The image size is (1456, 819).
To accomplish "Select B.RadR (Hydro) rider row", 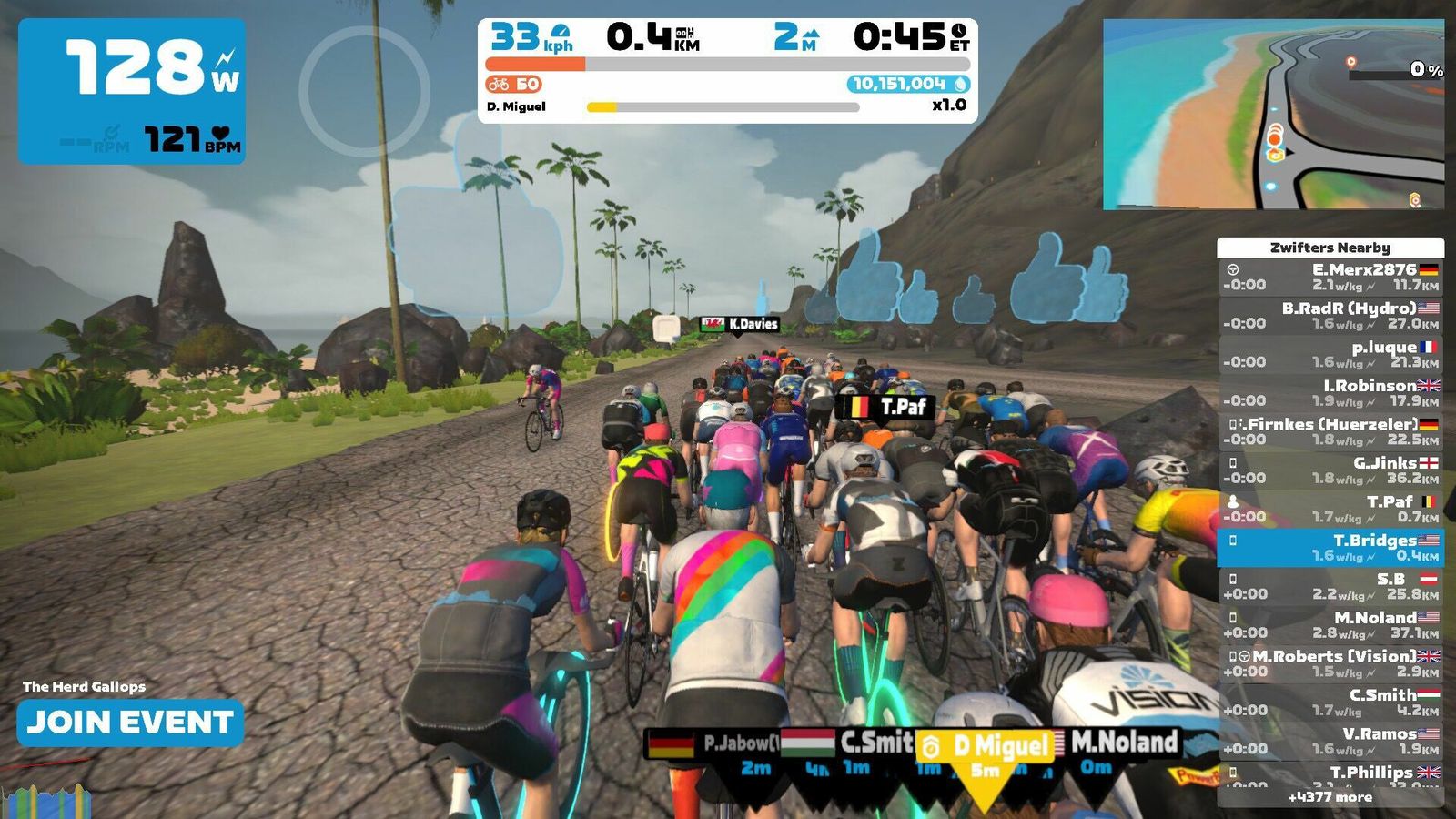I will pos(1330,316).
